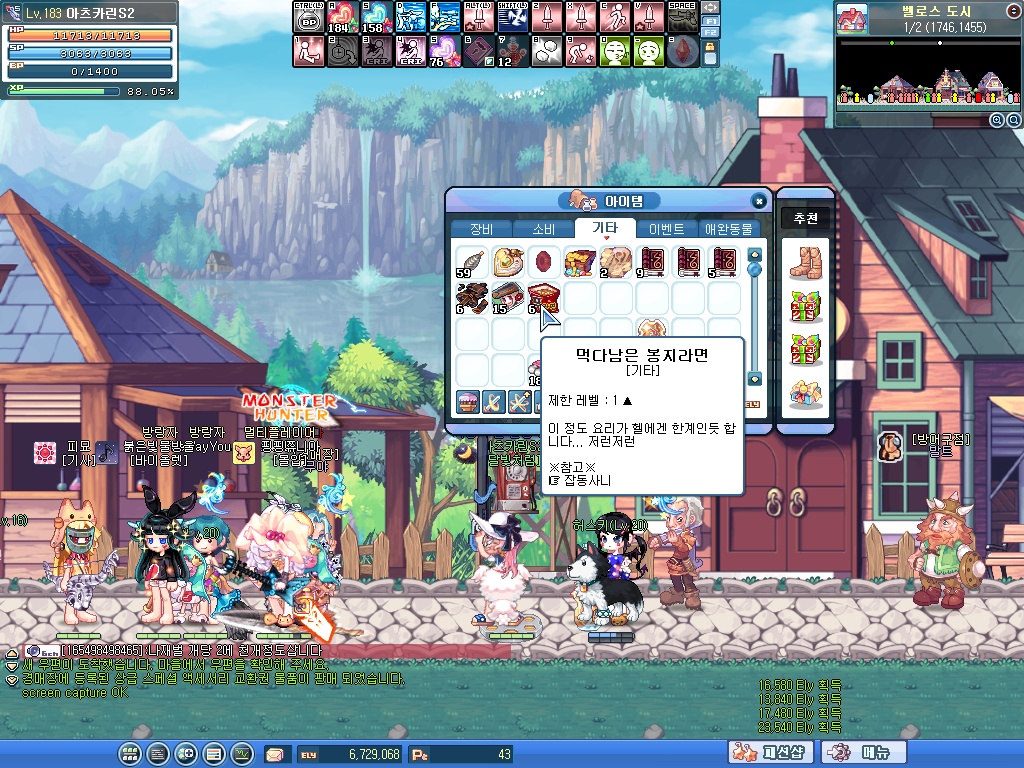The image size is (1024, 768).
Task: Choose the recommended boots item
Action: pyautogui.click(x=805, y=263)
